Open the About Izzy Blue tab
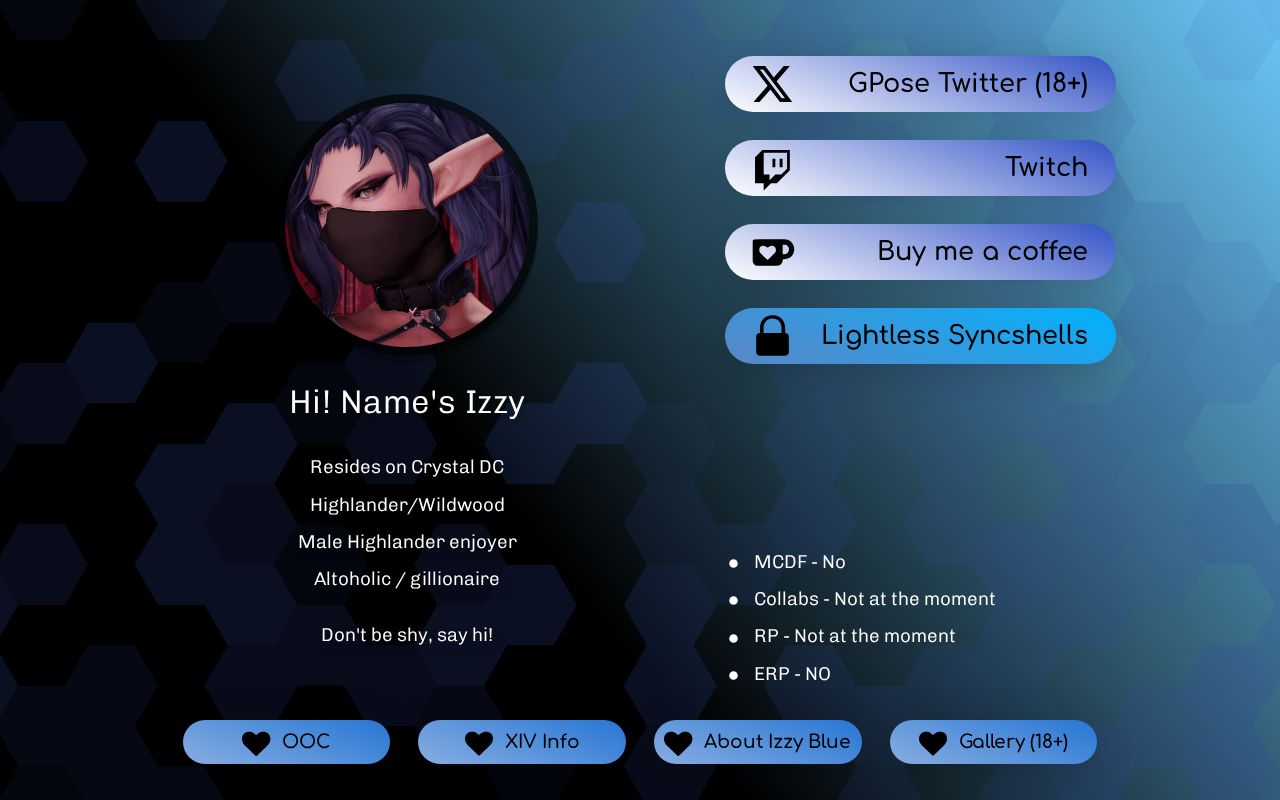The image size is (1280, 800). point(758,742)
